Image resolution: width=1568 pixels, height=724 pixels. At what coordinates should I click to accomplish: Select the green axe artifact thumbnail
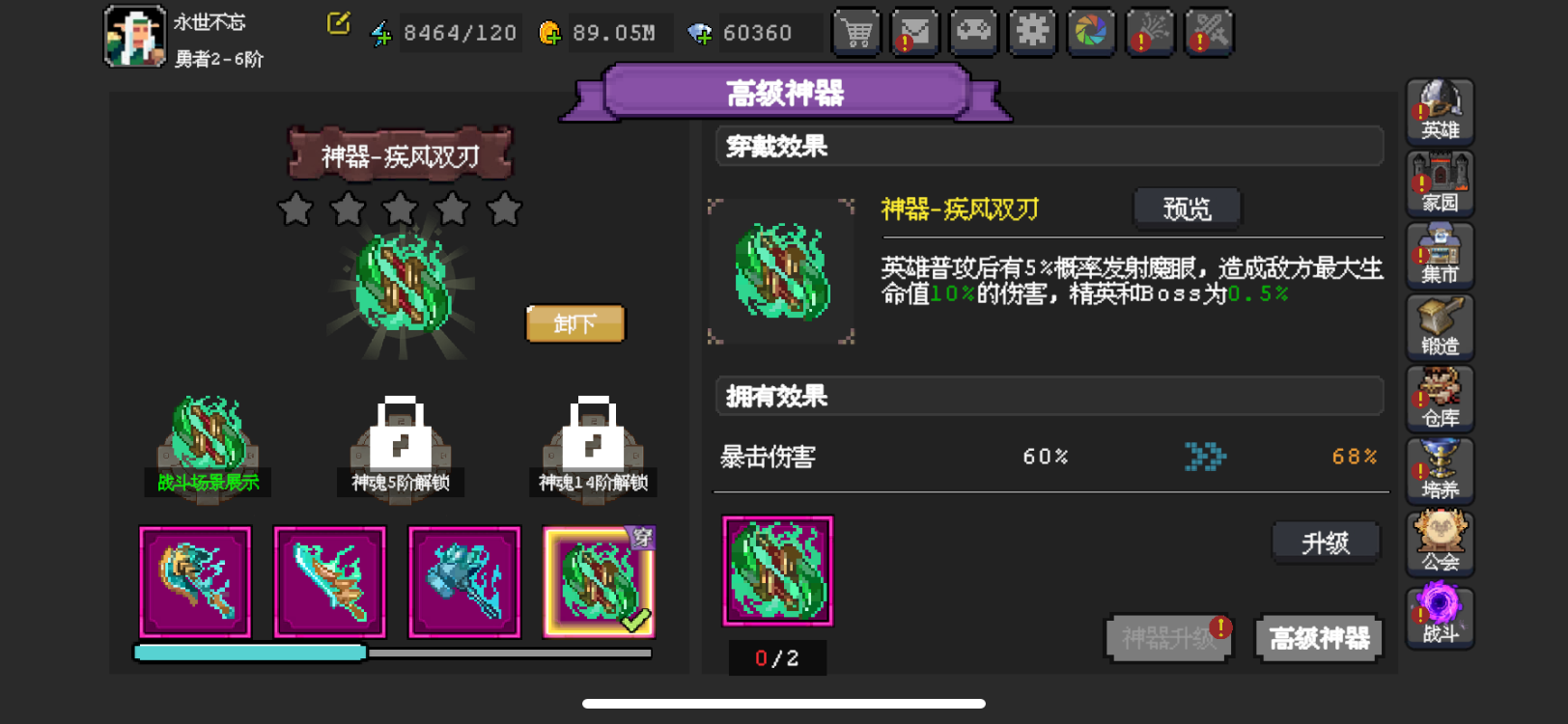pyautogui.click(x=194, y=580)
